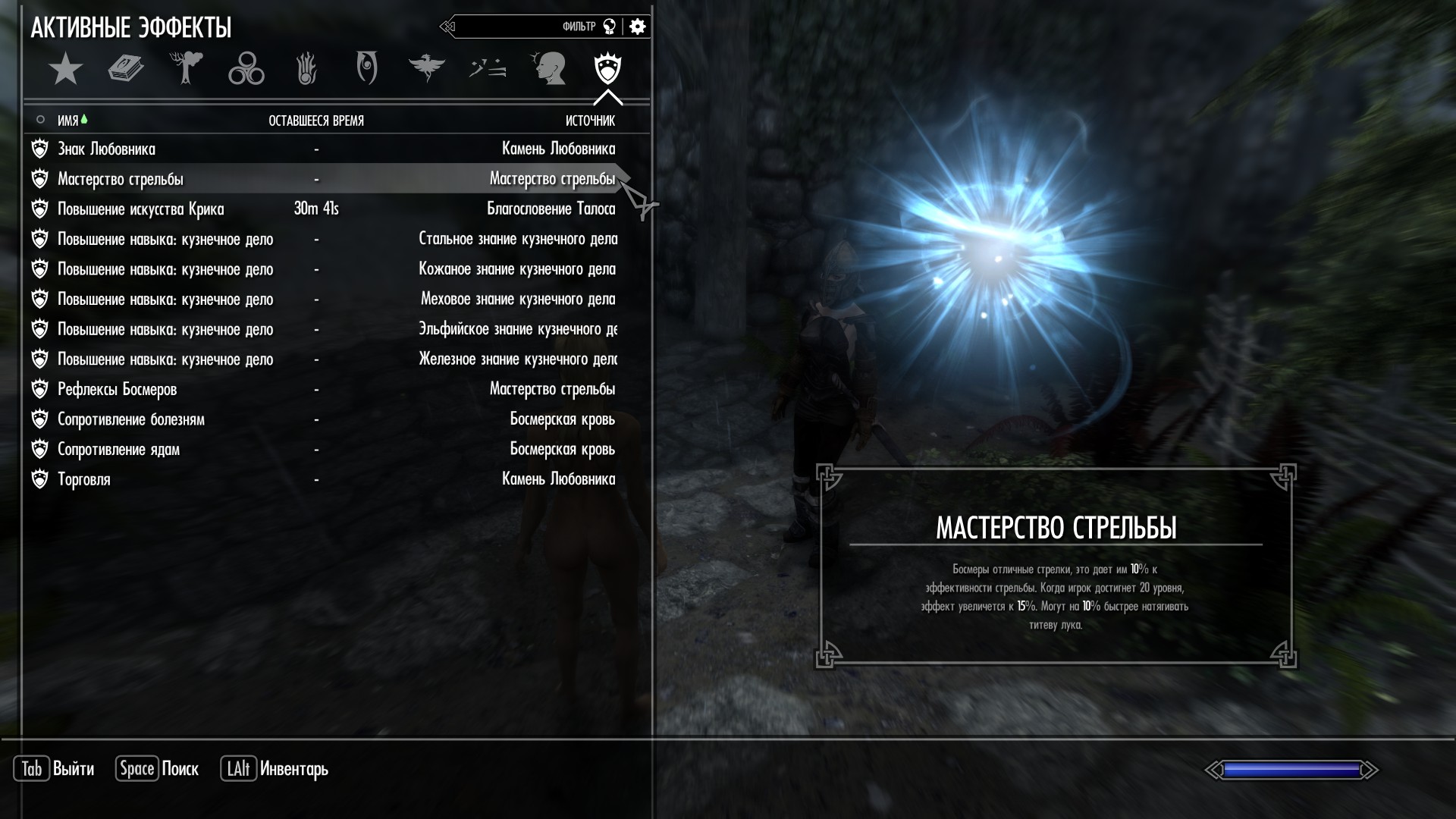This screenshot has width=1456, height=819.
Task: Select the active effects shield tab
Action: click(x=608, y=69)
